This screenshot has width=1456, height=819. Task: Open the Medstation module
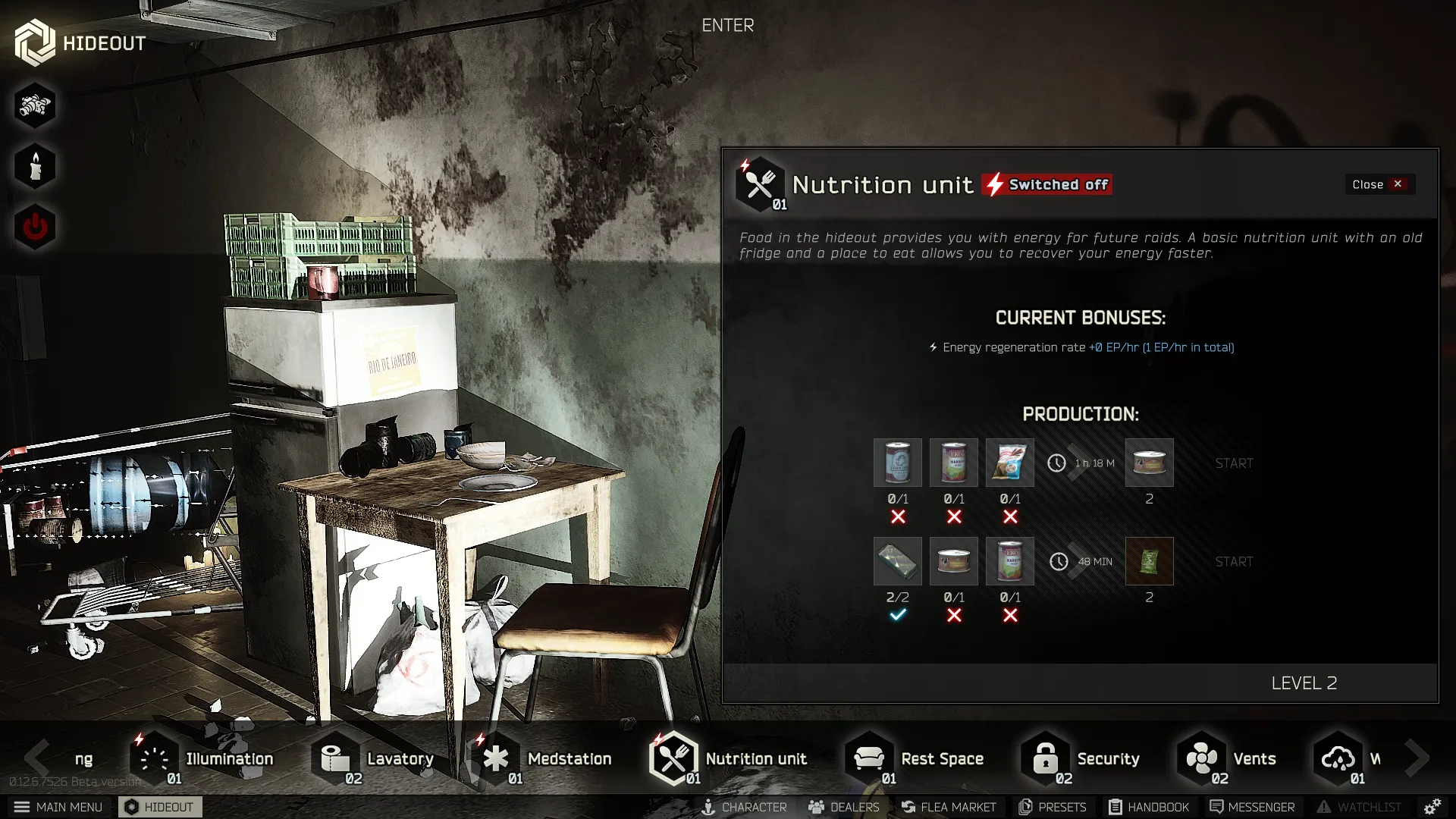pyautogui.click(x=497, y=758)
